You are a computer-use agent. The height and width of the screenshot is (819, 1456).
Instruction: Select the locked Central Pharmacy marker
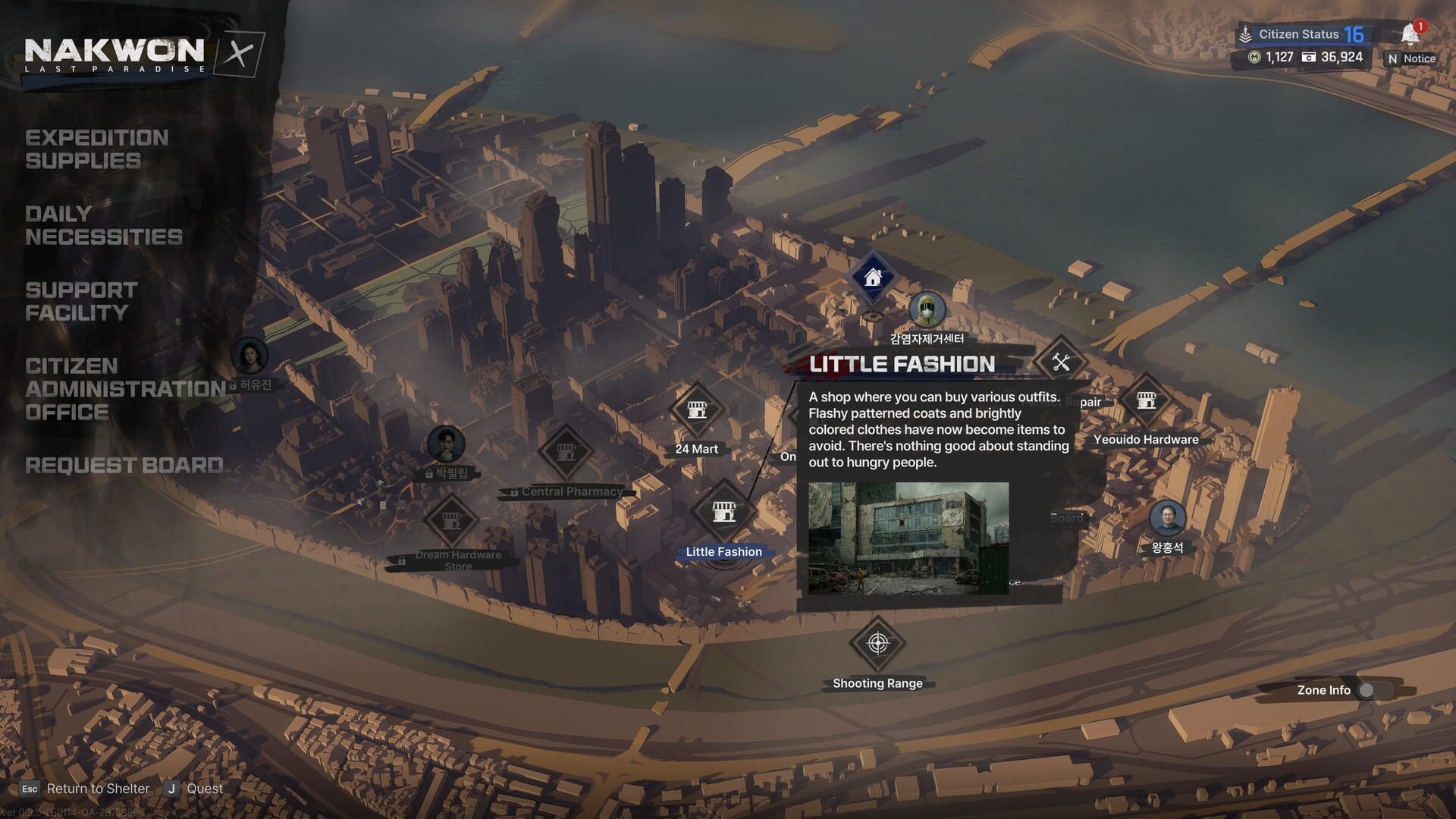(x=565, y=453)
